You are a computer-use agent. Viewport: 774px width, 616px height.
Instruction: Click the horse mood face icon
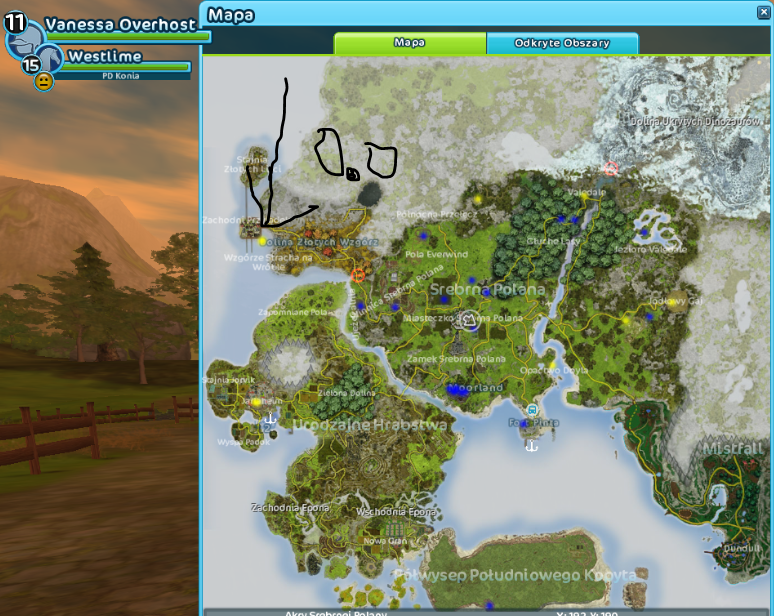(43, 82)
